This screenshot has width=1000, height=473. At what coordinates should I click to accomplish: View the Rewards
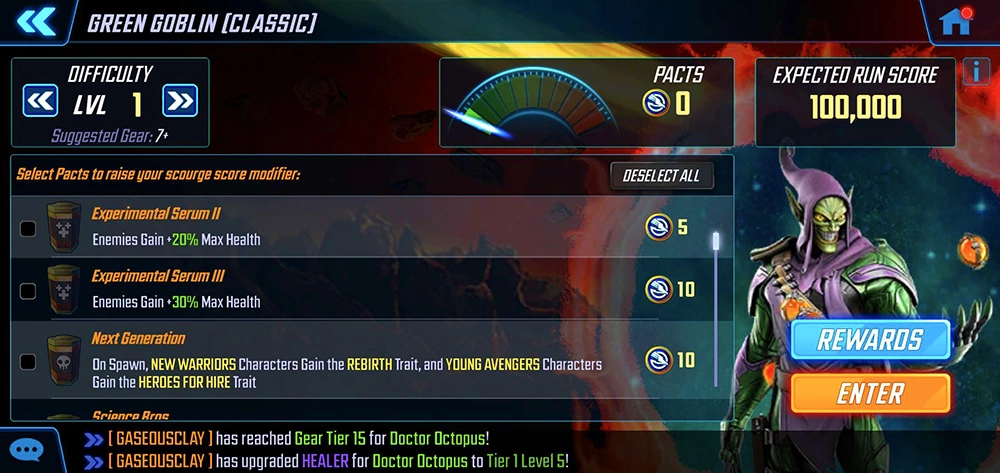(x=870, y=340)
